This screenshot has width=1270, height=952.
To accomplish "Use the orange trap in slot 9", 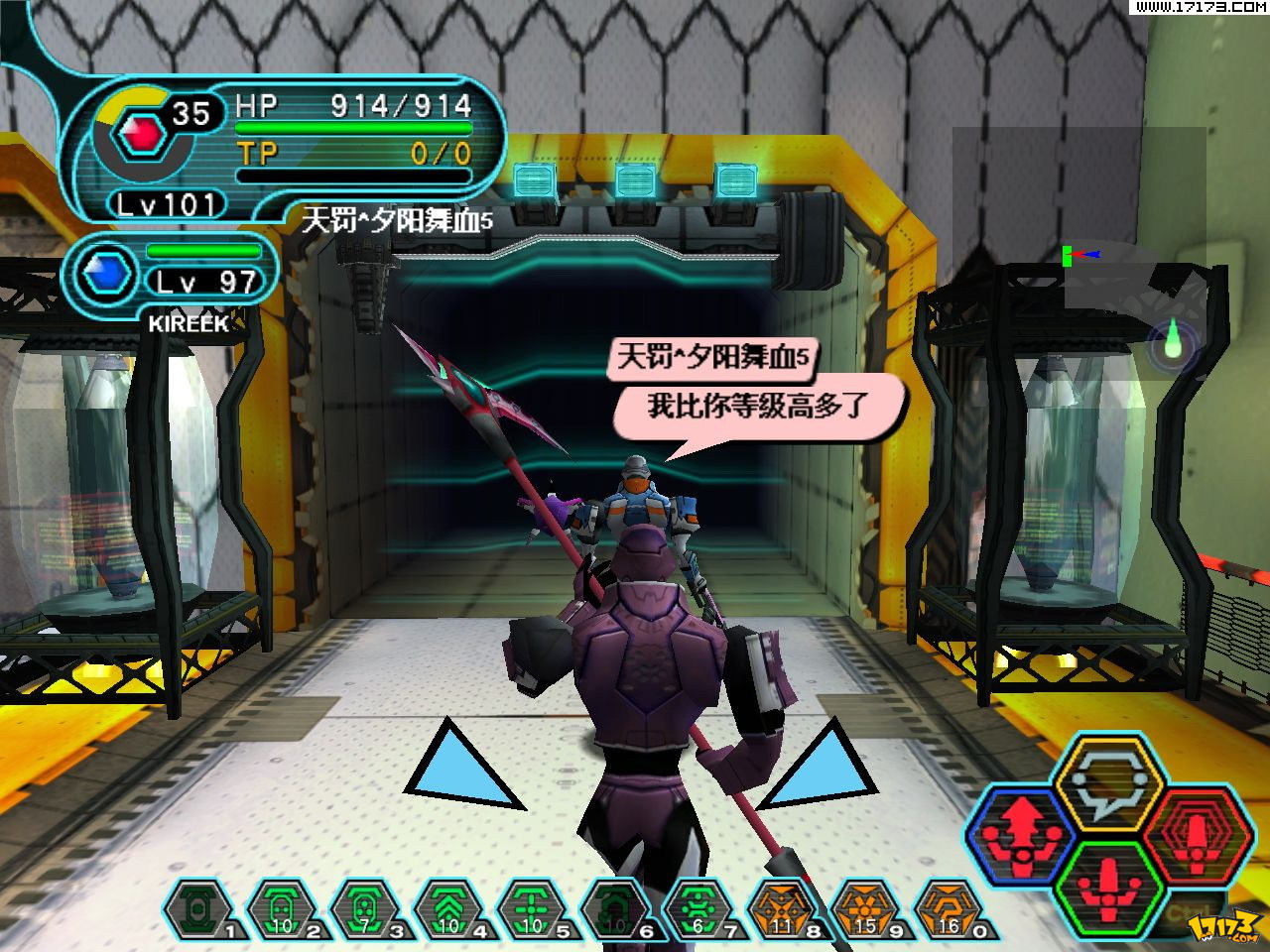I will pyautogui.click(x=864, y=909).
